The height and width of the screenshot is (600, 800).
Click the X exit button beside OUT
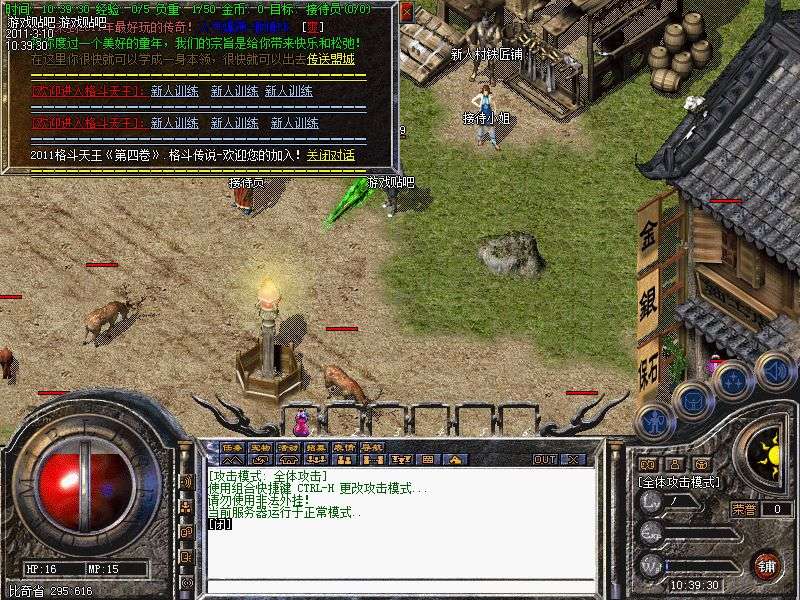[573, 459]
